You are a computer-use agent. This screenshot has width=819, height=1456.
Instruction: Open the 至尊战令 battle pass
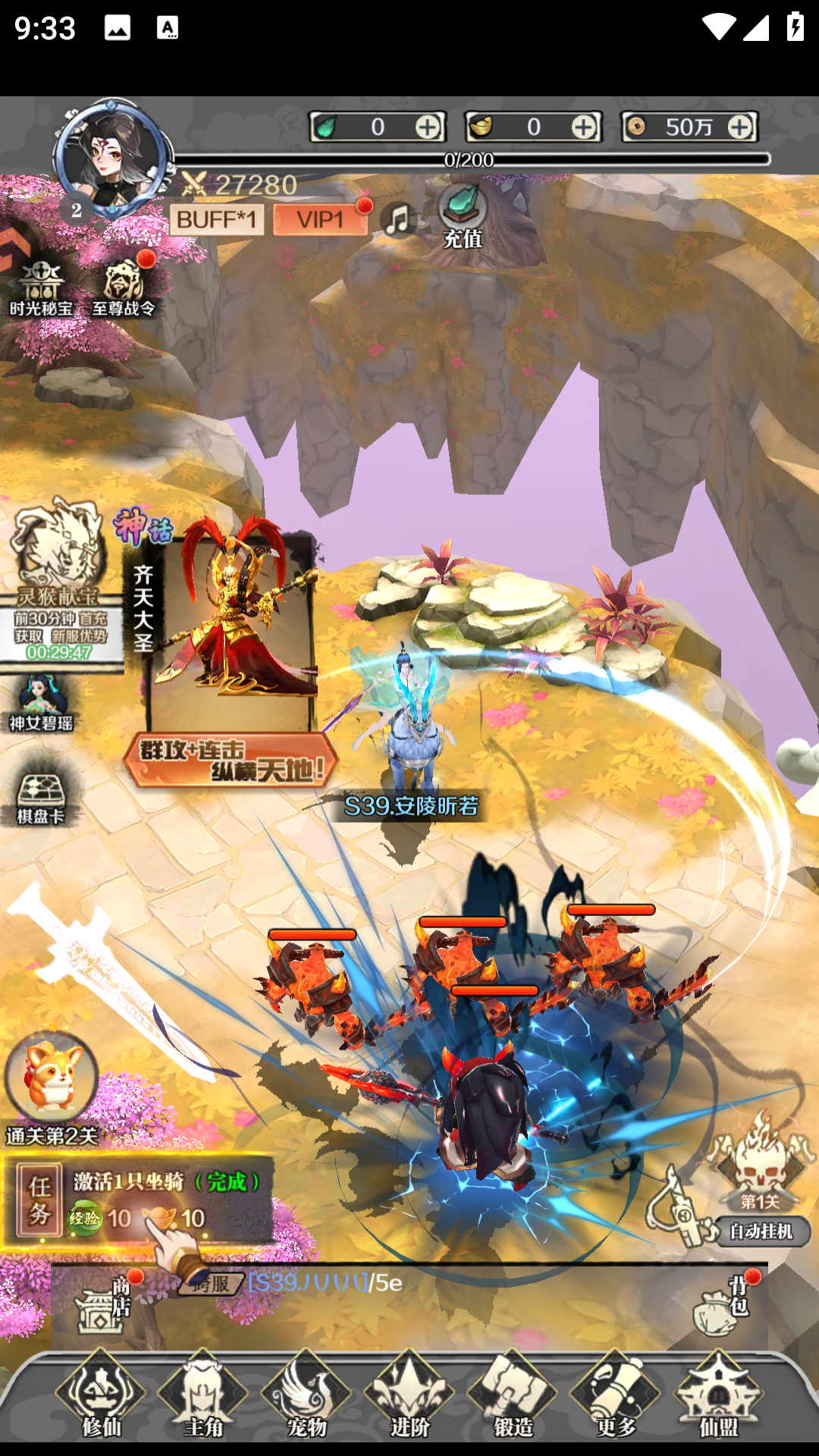[124, 288]
